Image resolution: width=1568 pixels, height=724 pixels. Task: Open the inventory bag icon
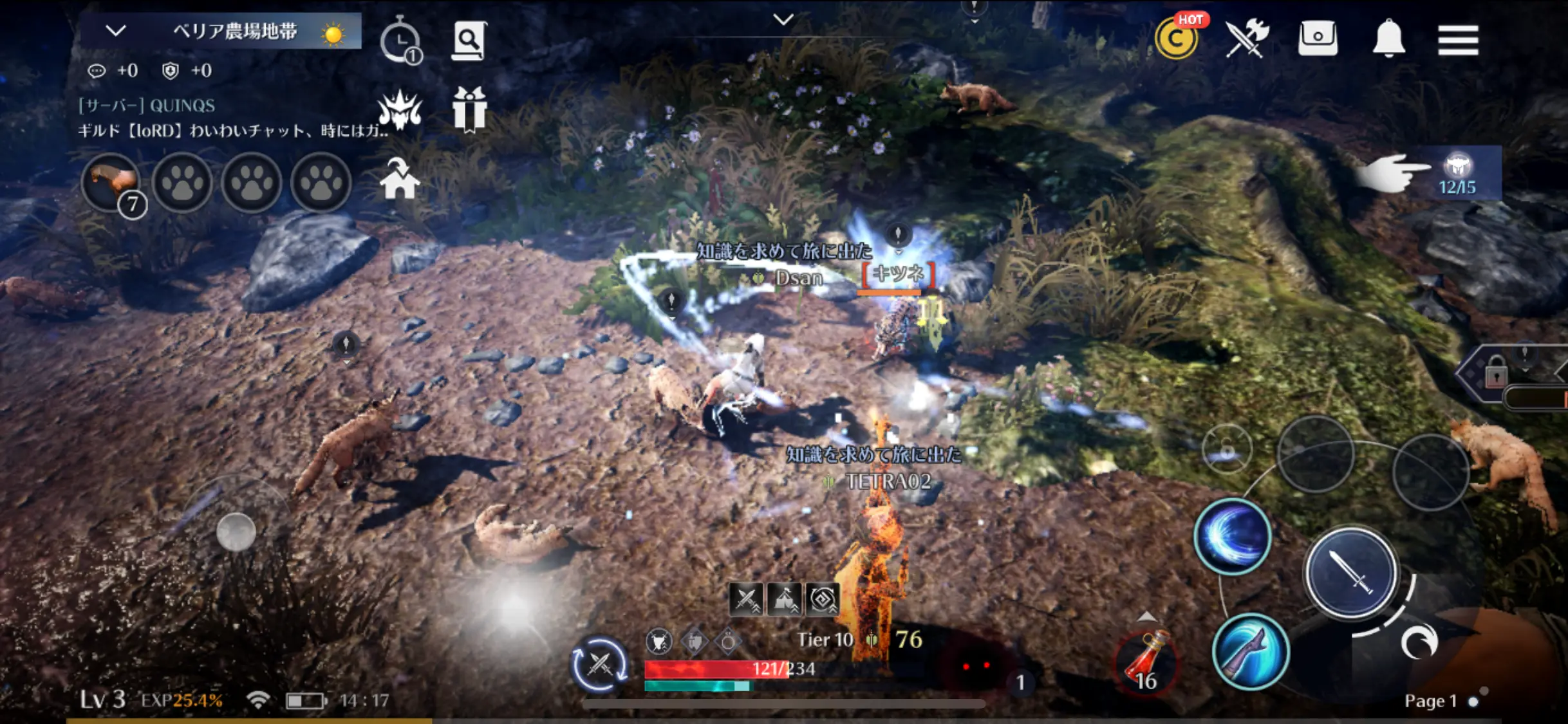point(1317,39)
